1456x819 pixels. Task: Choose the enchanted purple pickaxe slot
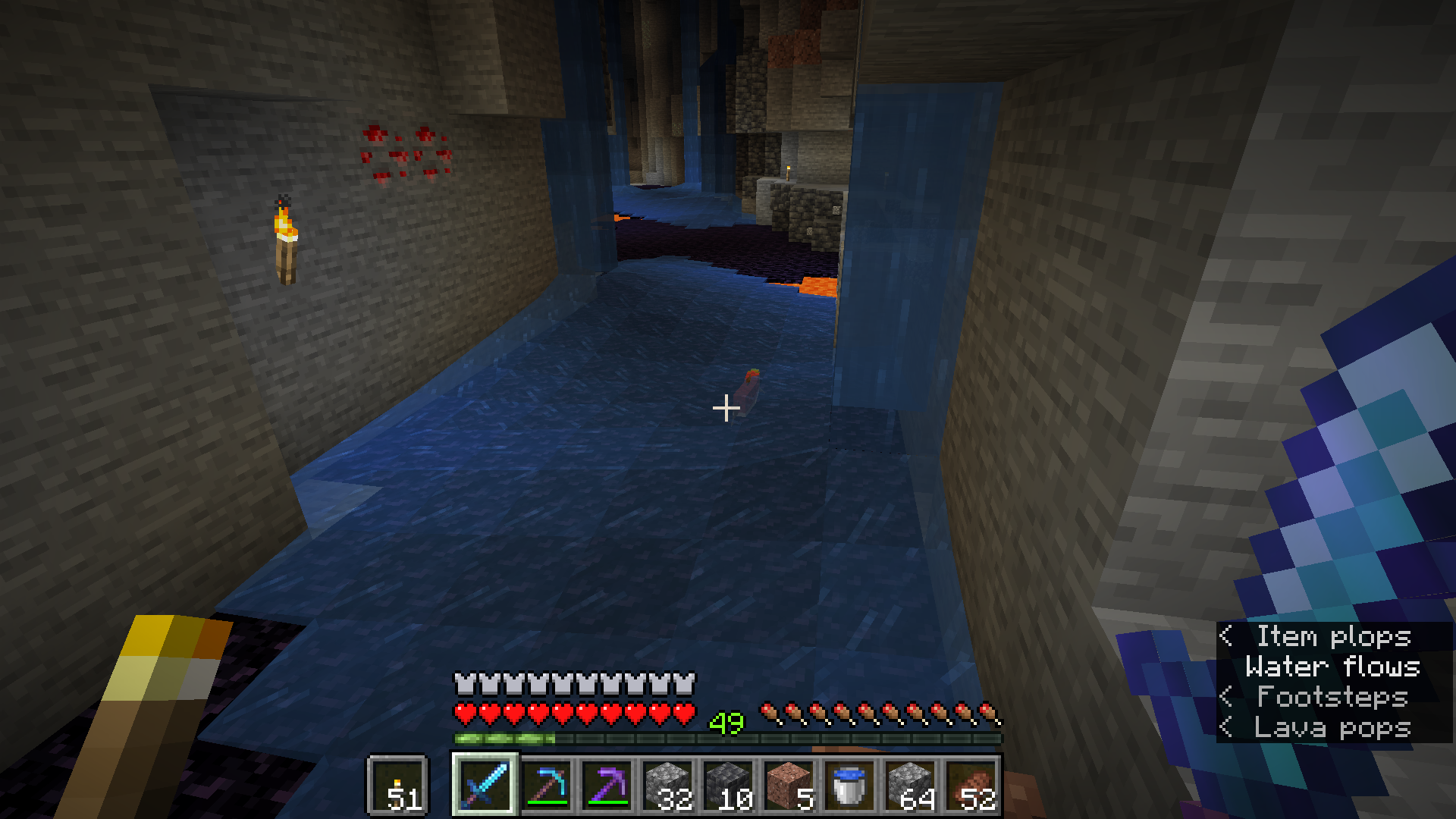click(x=607, y=785)
